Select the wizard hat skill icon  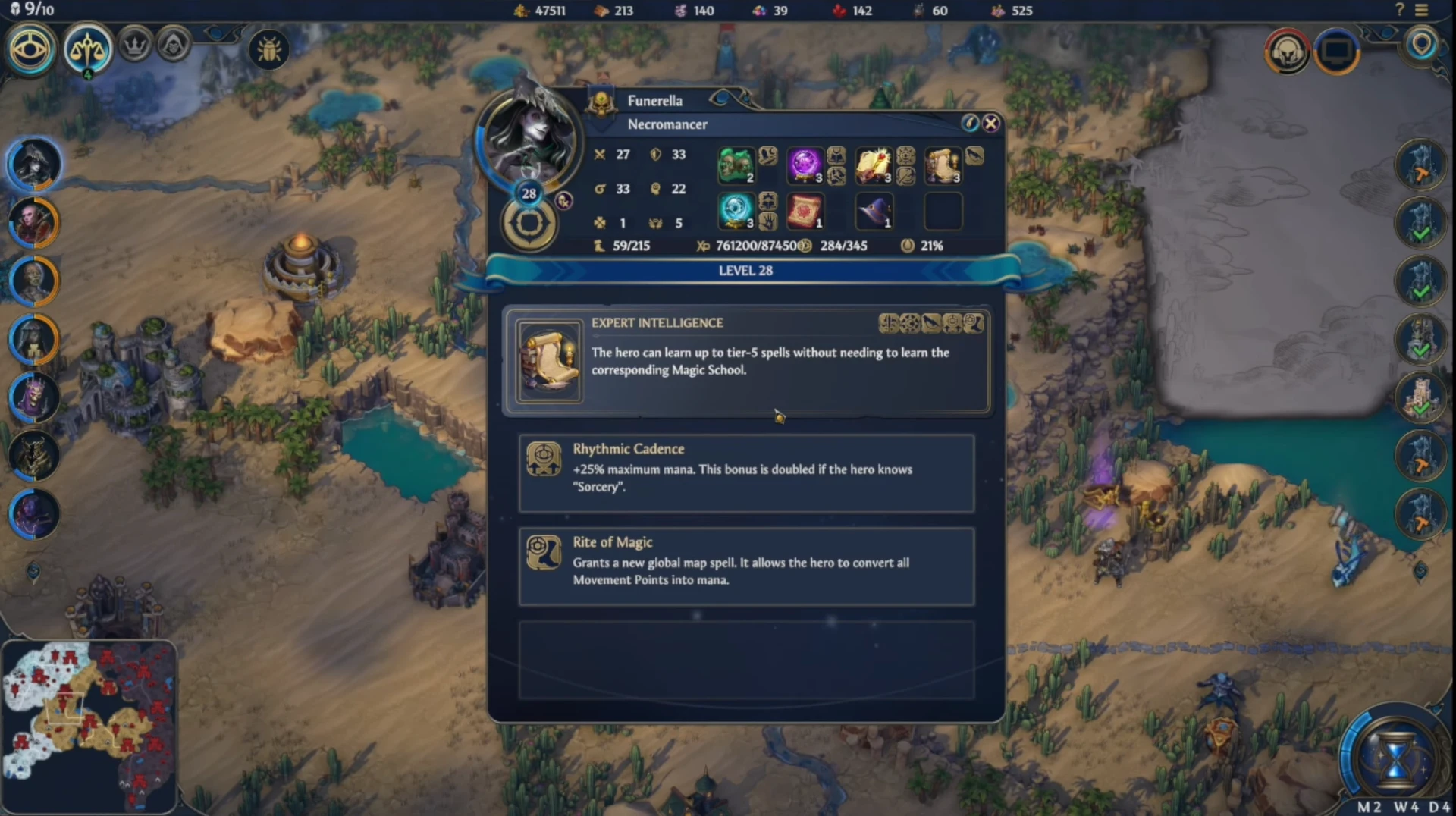(x=874, y=211)
